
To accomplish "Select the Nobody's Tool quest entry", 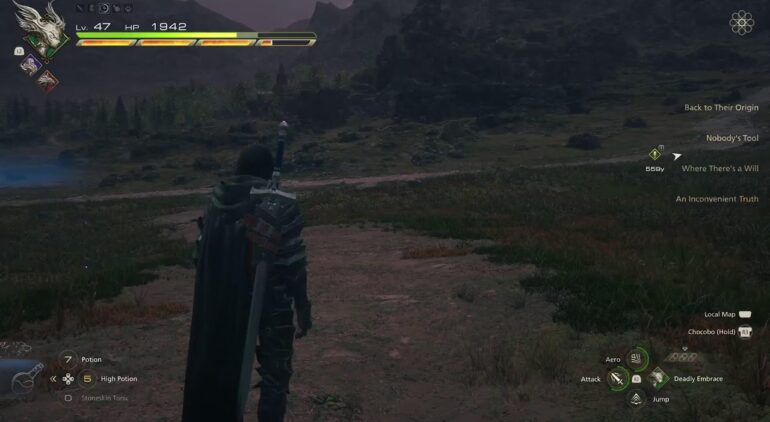I will click(731, 137).
